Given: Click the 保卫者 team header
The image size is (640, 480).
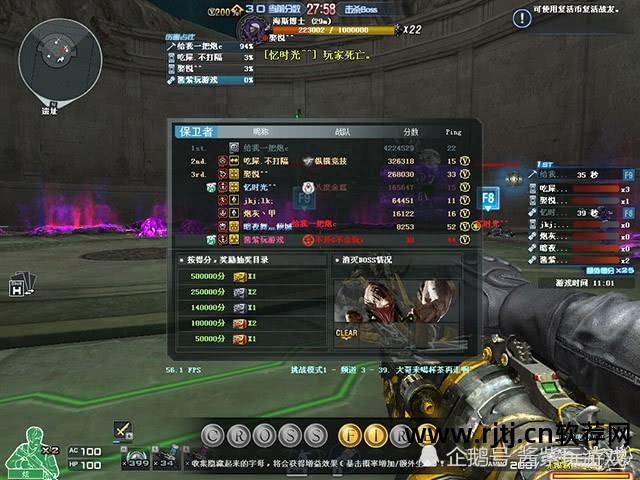Looking at the screenshot, I should (x=196, y=132).
